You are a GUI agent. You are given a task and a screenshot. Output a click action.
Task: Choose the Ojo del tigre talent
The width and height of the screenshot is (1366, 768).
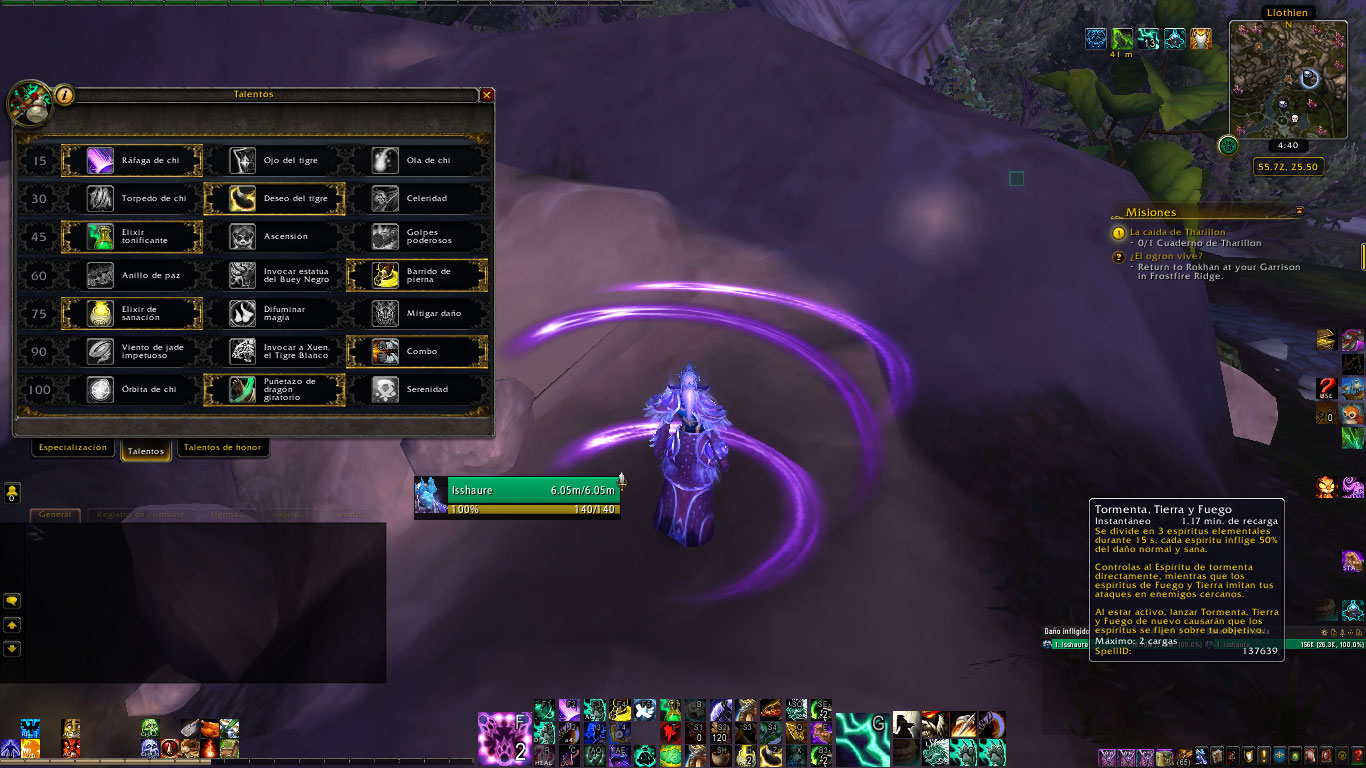point(274,160)
